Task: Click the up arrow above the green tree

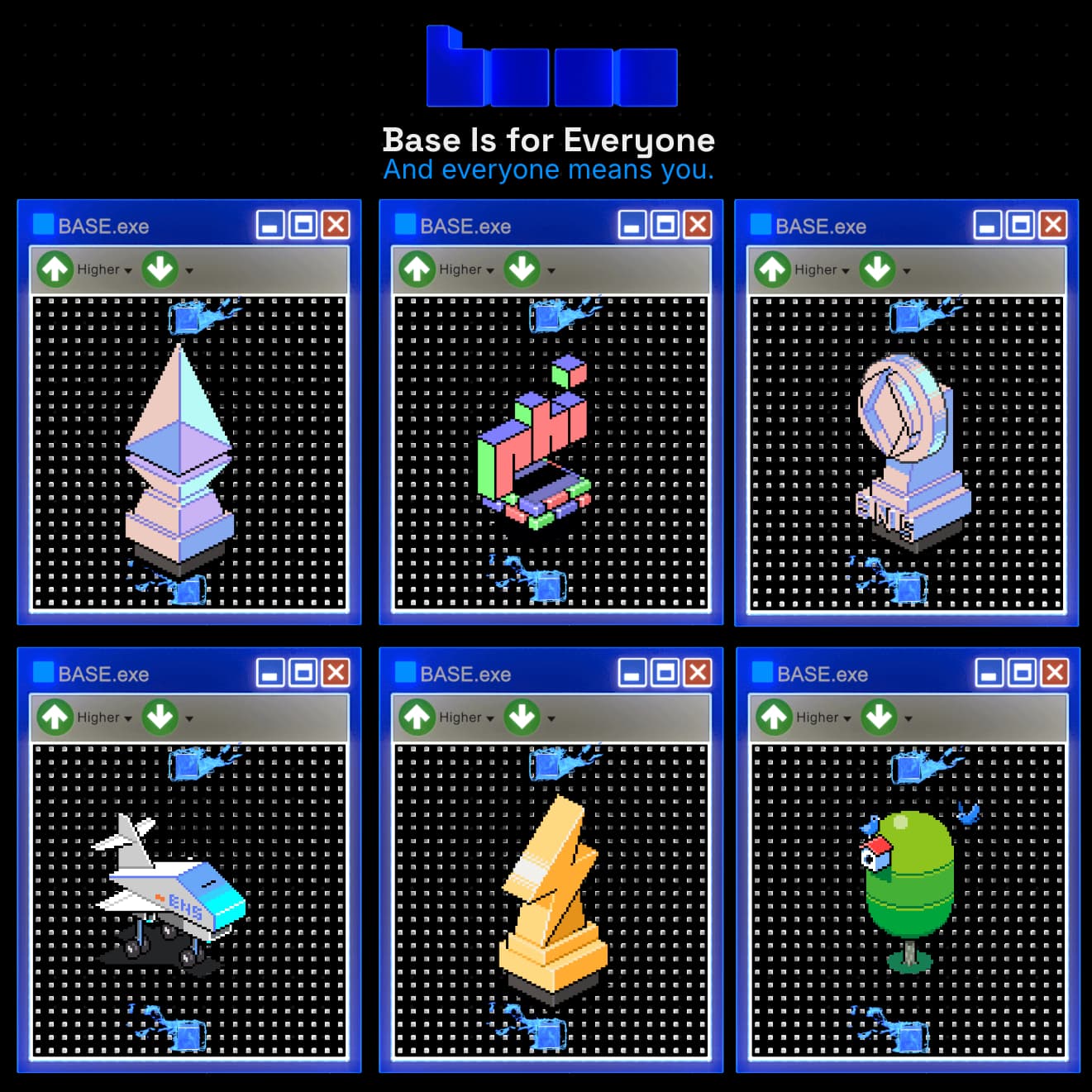Action: [775, 718]
